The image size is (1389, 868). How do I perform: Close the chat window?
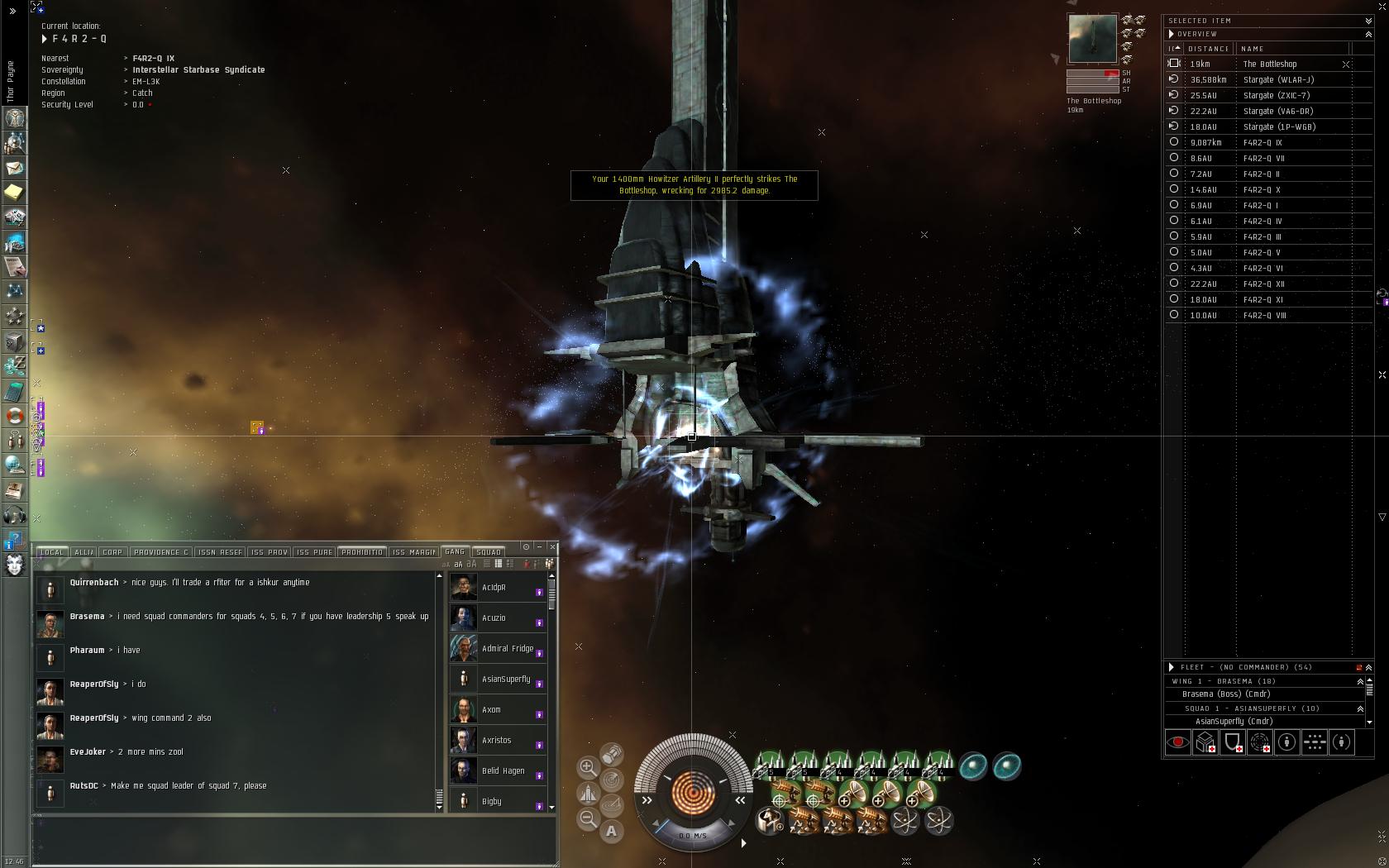(x=553, y=546)
